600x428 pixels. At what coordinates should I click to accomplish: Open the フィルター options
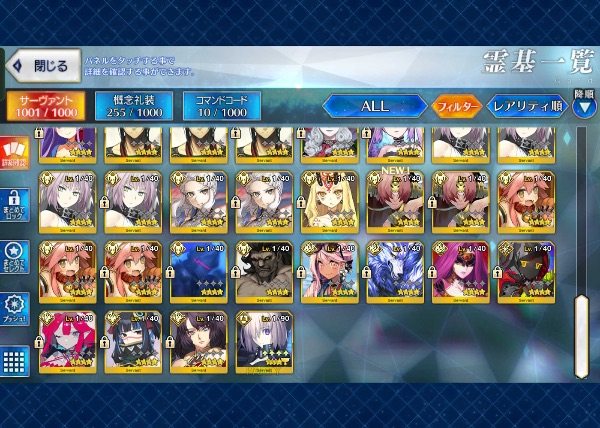(x=456, y=106)
